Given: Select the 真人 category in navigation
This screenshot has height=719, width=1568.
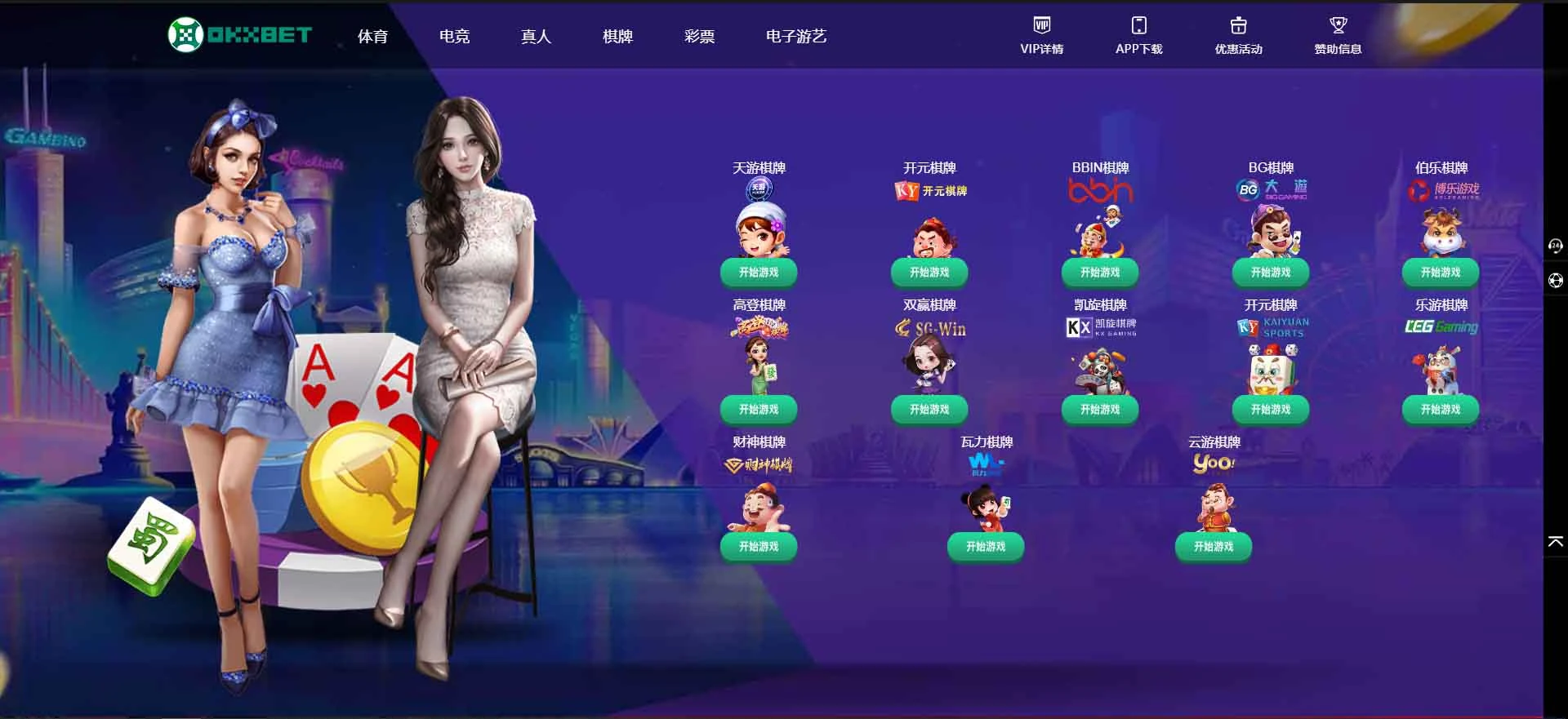Looking at the screenshot, I should (x=535, y=36).
